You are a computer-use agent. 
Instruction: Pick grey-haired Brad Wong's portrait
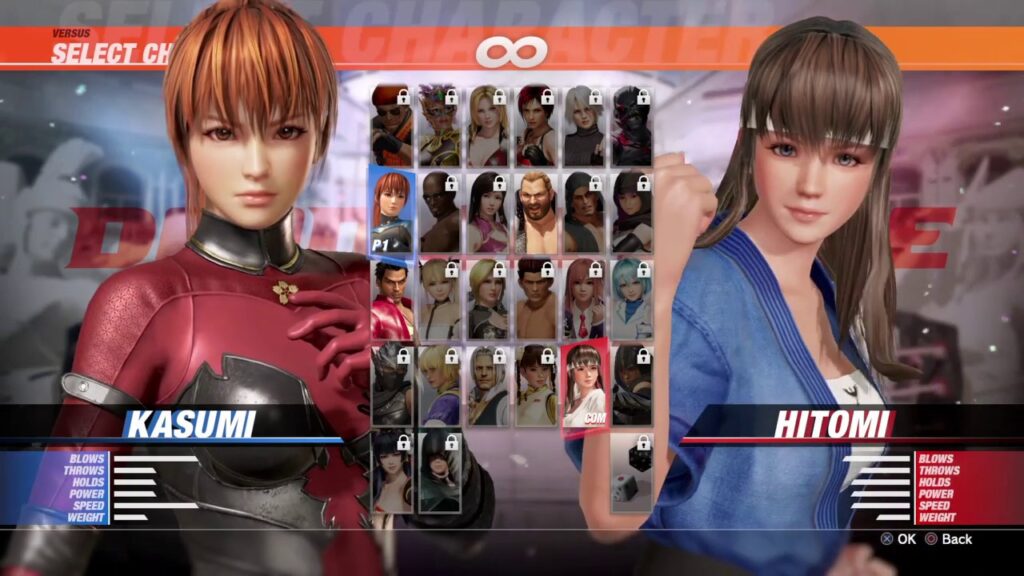pos(487,385)
